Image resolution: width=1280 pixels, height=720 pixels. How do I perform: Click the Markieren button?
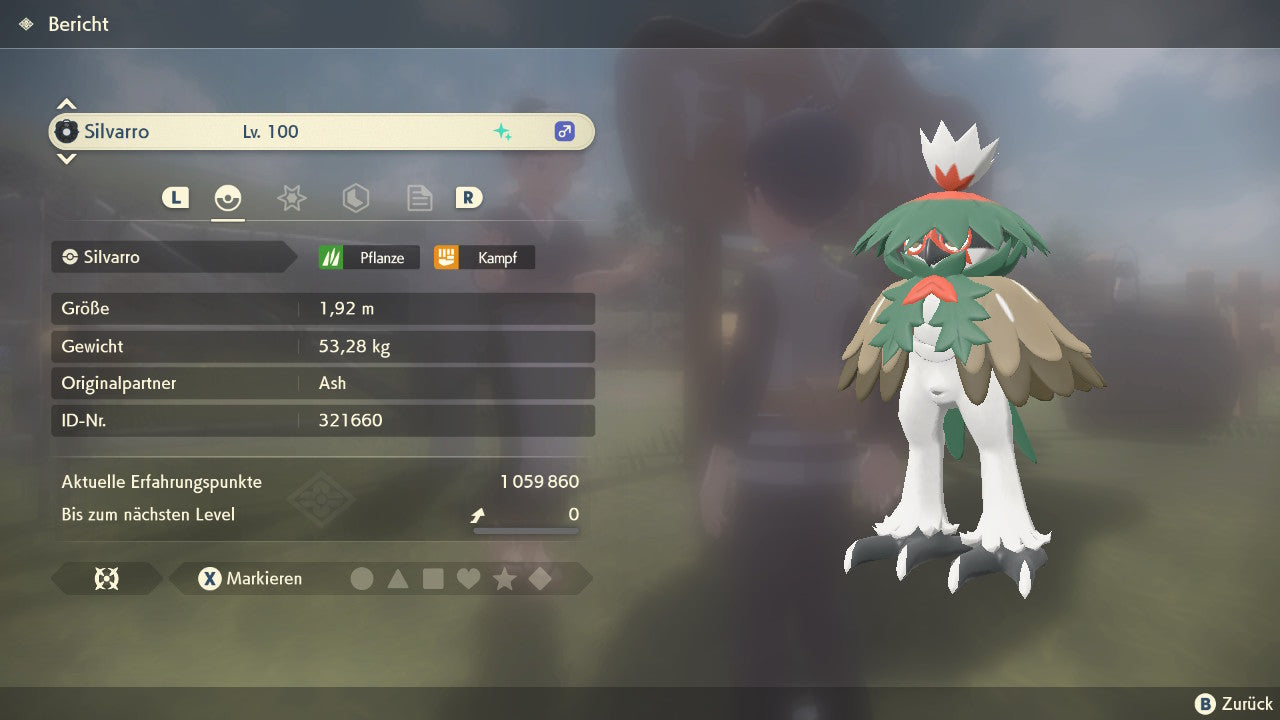pyautogui.click(x=250, y=578)
